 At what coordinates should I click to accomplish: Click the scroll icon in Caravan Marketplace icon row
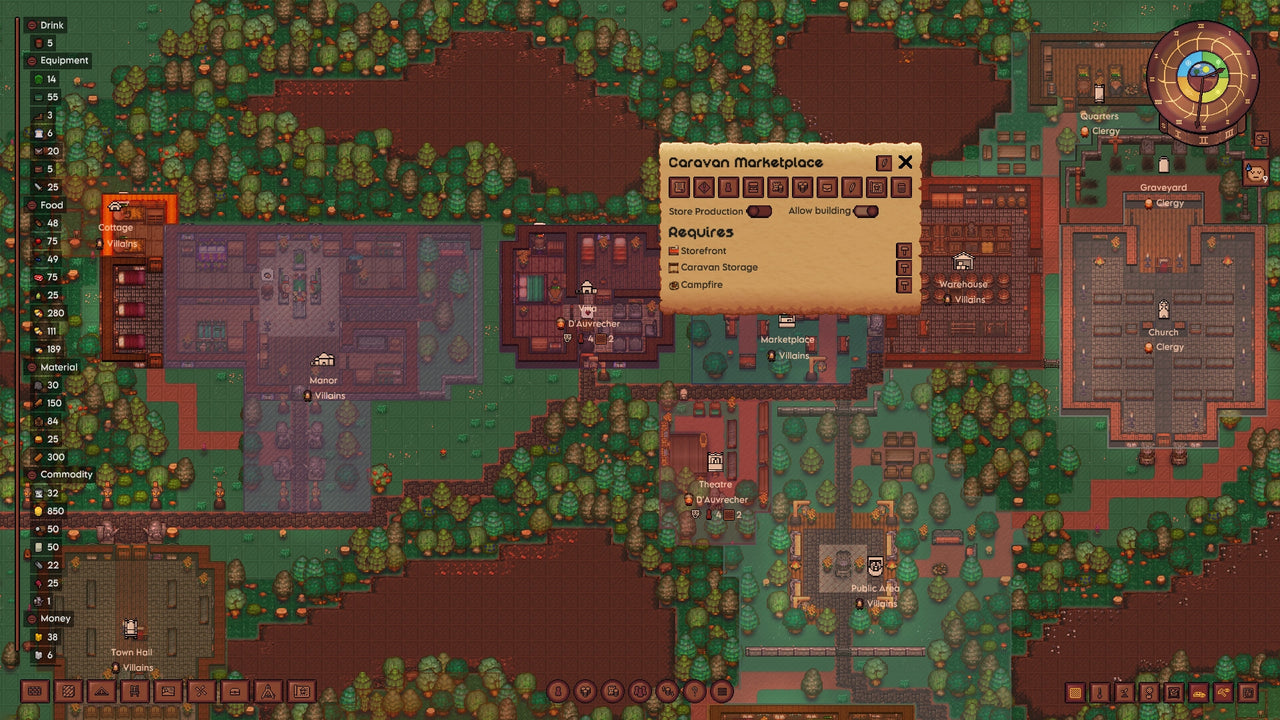coord(680,187)
